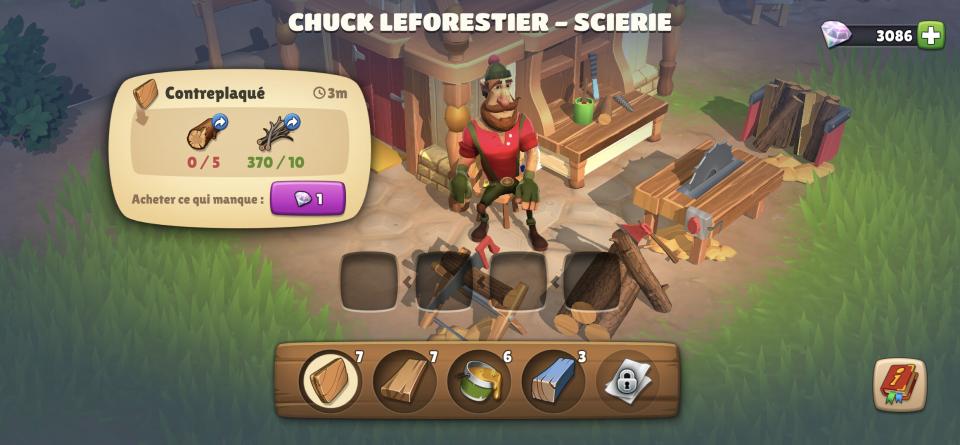Tap the locked recipe slot

627,380
